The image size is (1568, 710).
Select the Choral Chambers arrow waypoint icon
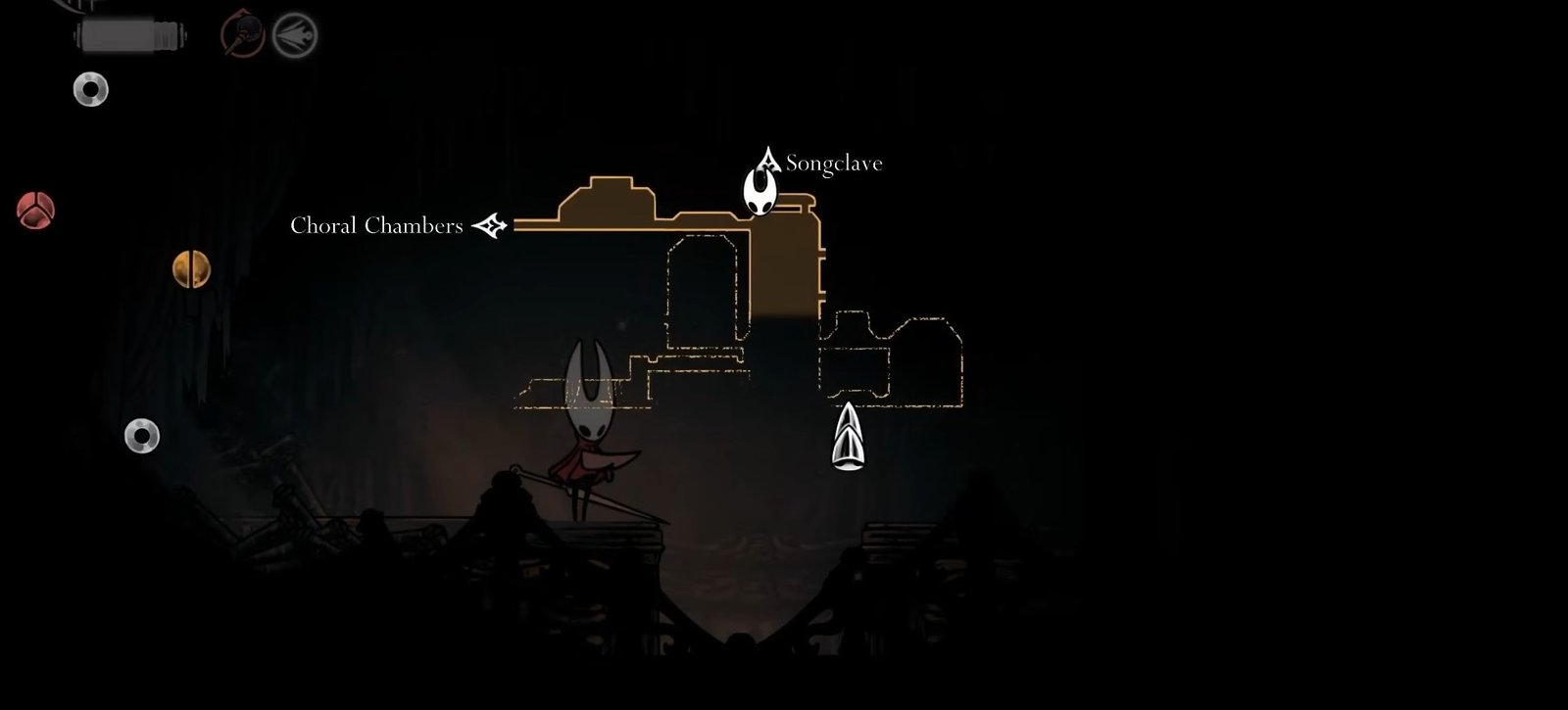click(493, 226)
